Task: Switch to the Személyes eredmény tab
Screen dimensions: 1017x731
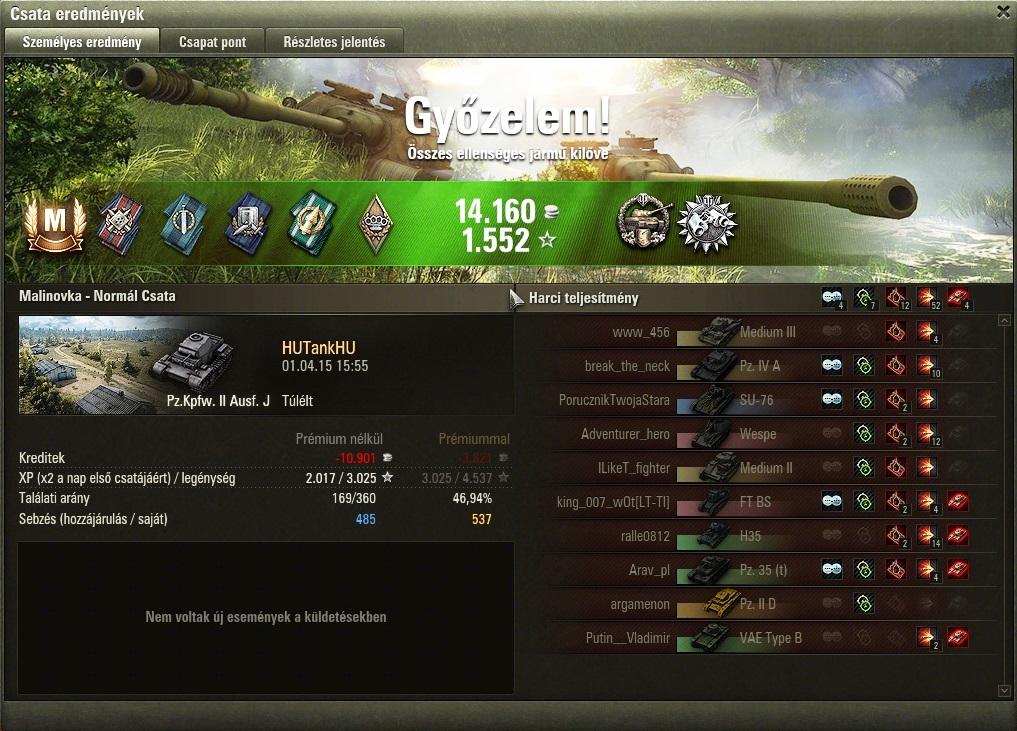Action: pos(81,41)
